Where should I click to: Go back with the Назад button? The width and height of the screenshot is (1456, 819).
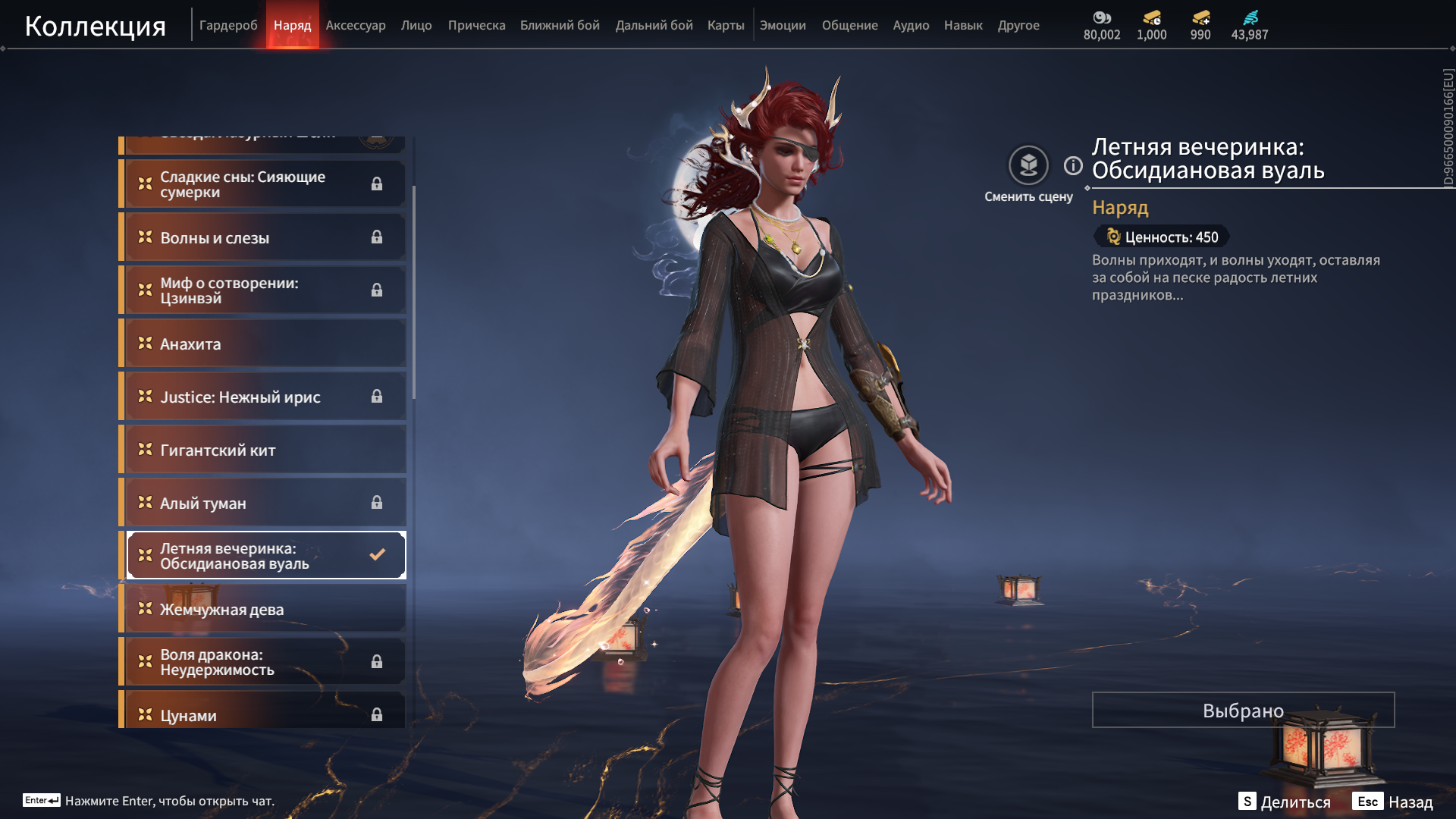pyautogui.click(x=1393, y=802)
